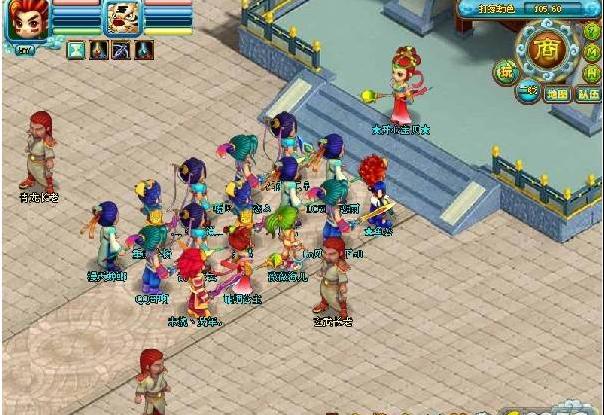Image resolution: width=604 pixels, height=415 pixels.
Task: Select the red-haired player portrait
Action: [x=25, y=20]
